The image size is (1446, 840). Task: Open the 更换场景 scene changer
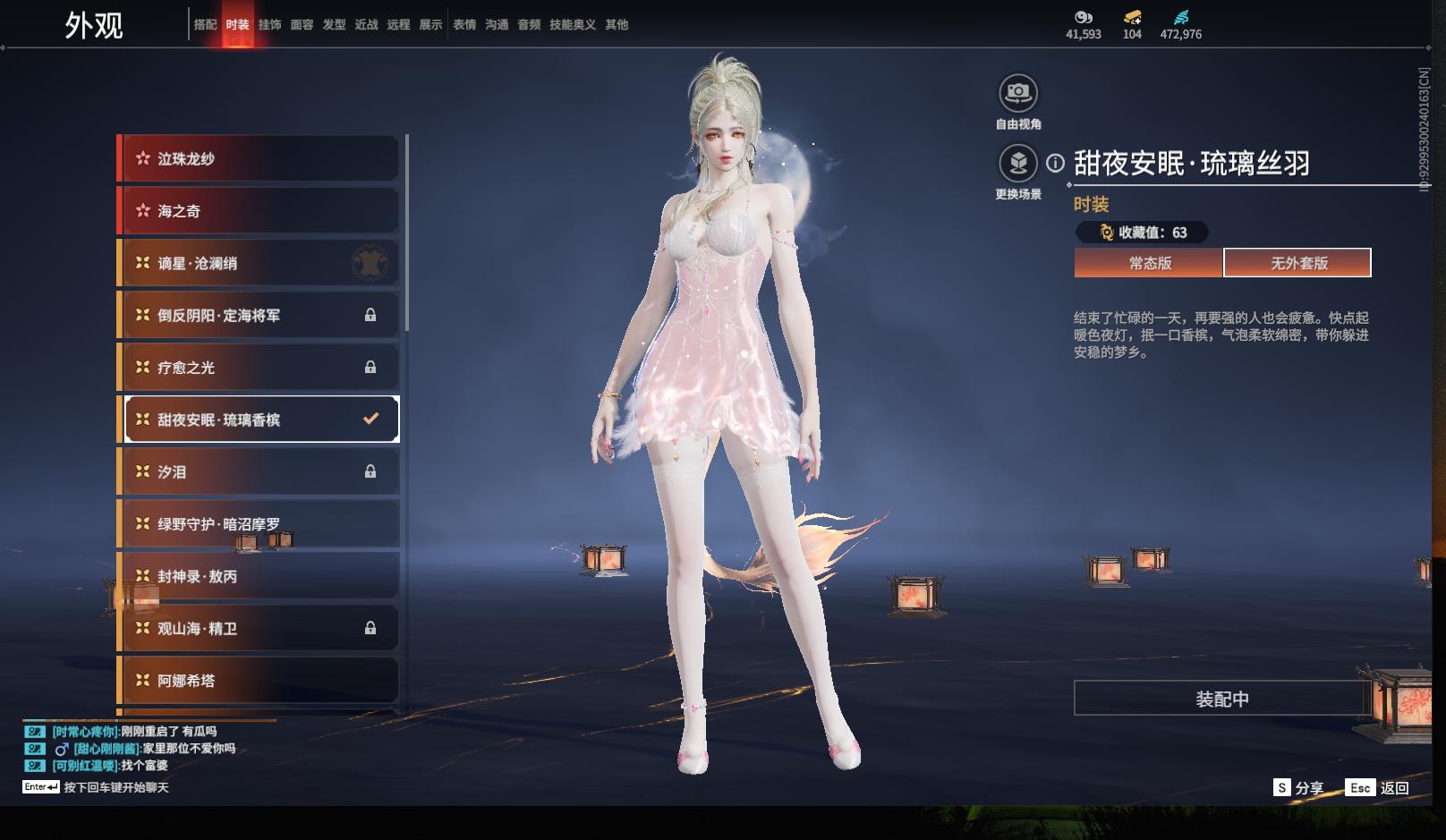pyautogui.click(x=1017, y=164)
